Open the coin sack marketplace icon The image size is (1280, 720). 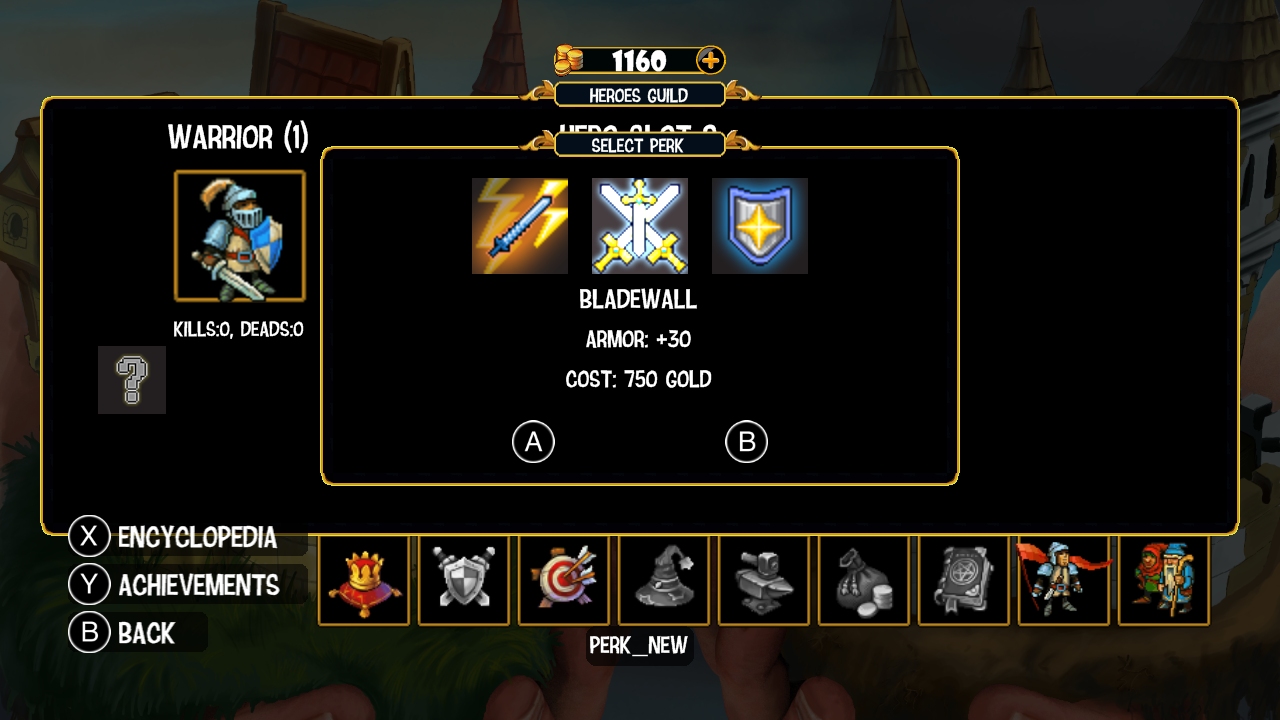tap(864, 581)
